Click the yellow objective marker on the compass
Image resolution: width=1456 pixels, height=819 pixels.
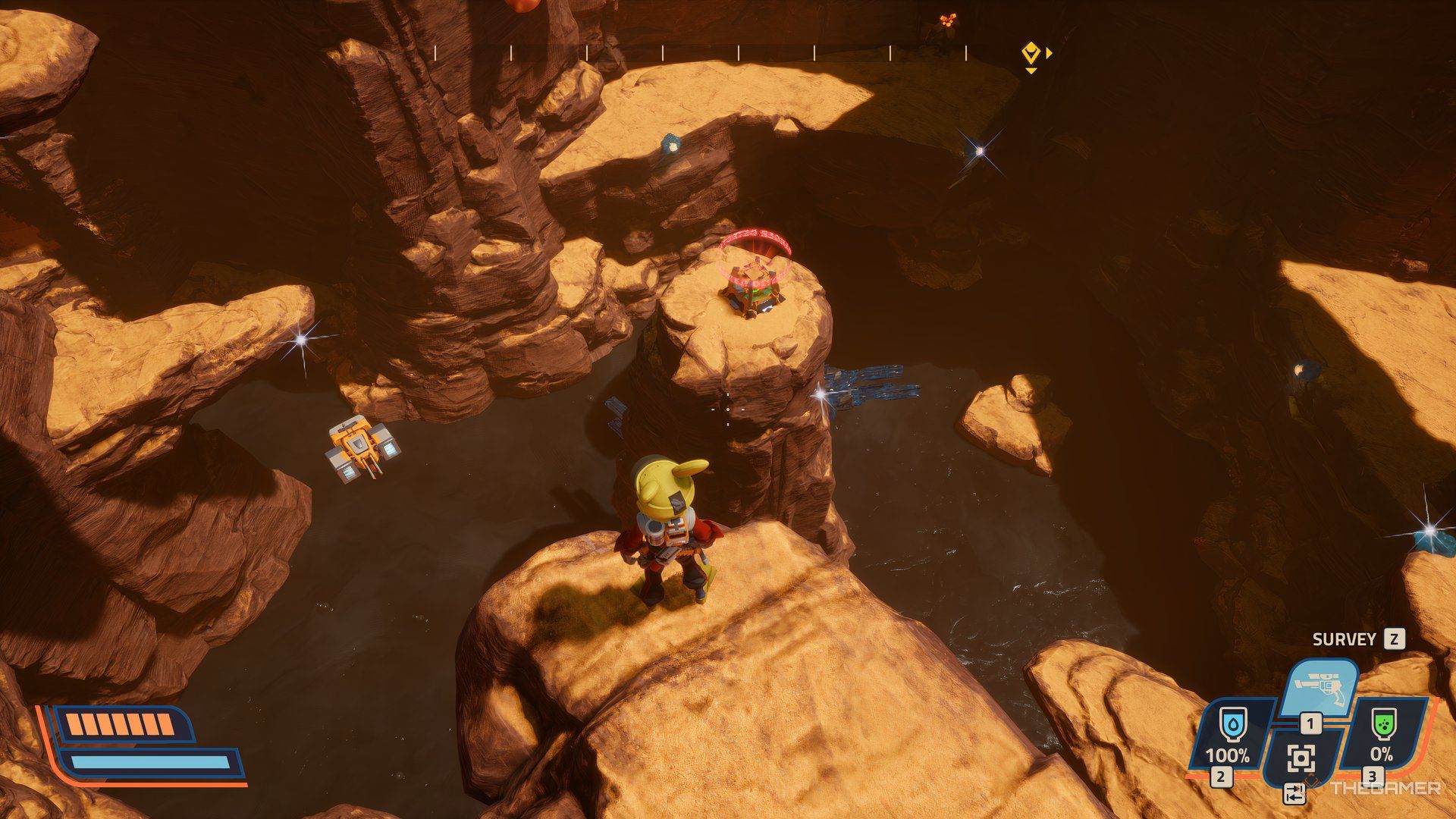coord(1030,53)
